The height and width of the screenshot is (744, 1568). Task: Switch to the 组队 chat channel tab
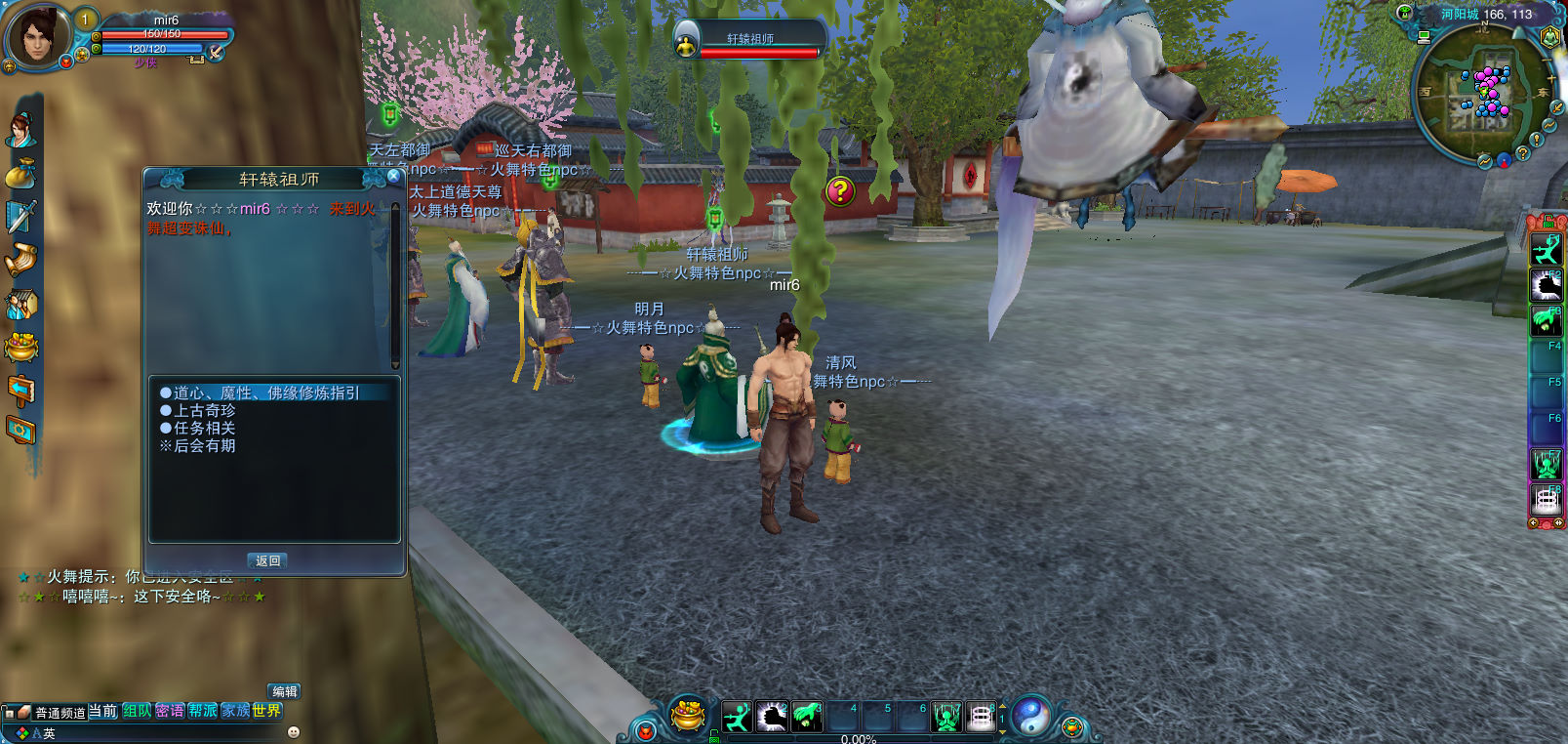pos(137,711)
